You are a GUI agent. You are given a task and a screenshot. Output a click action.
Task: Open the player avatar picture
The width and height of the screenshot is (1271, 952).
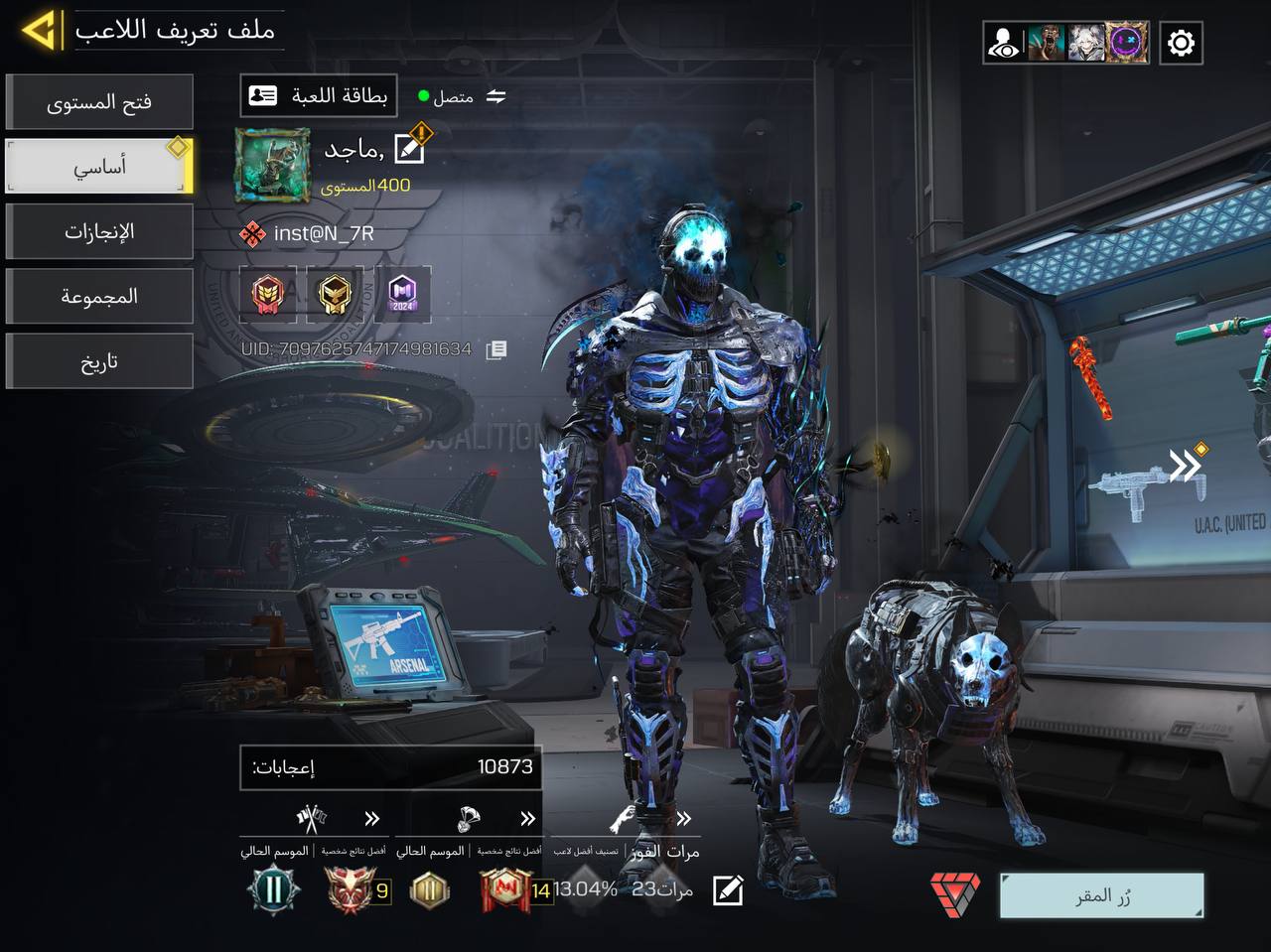(x=272, y=164)
